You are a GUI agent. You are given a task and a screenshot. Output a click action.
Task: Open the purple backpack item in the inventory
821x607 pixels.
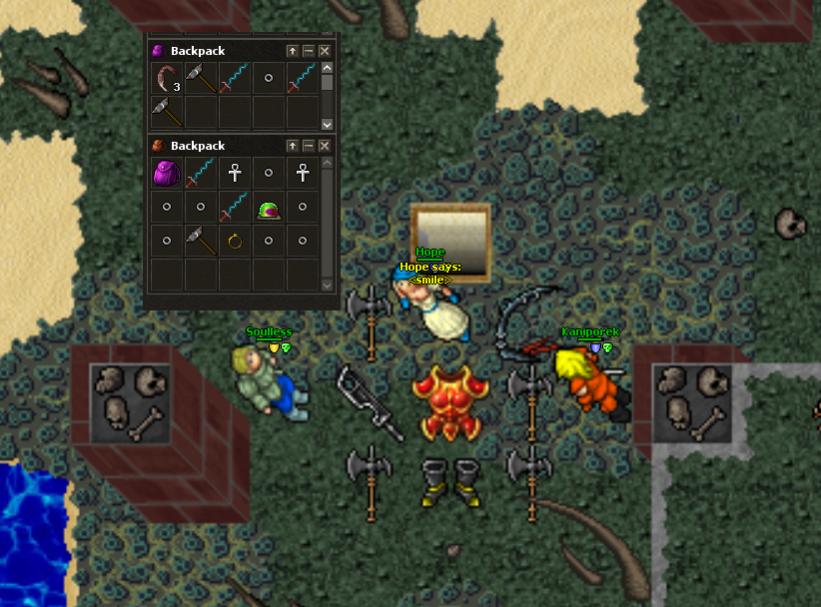click(x=167, y=174)
